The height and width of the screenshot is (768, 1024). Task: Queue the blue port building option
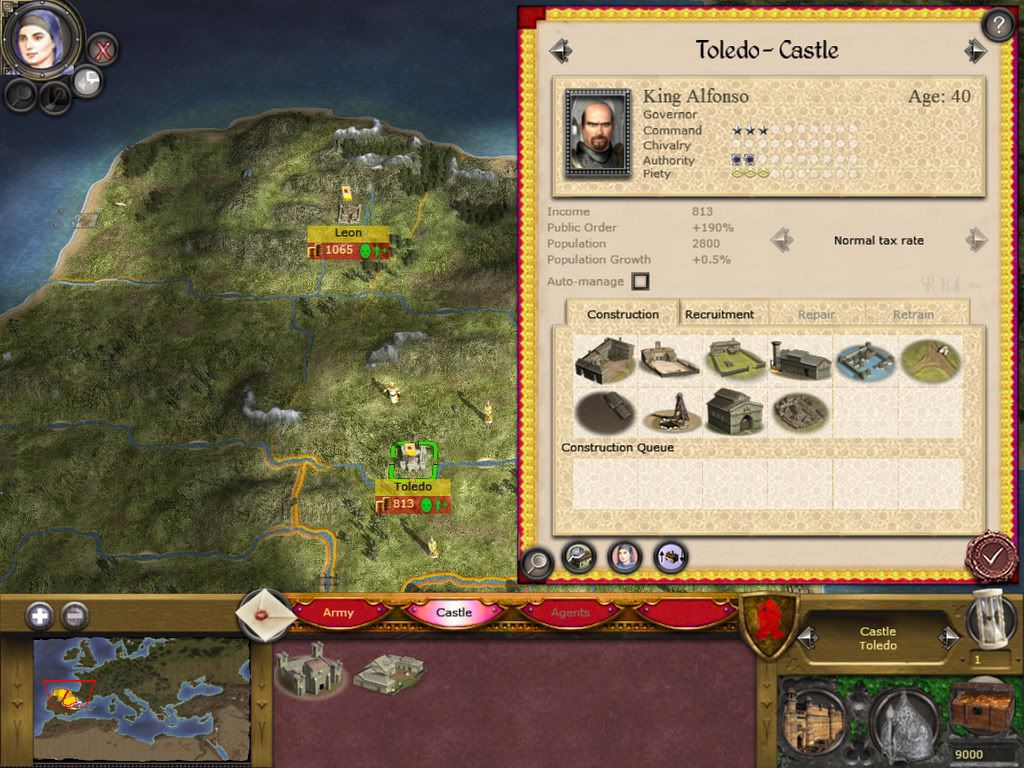point(865,361)
